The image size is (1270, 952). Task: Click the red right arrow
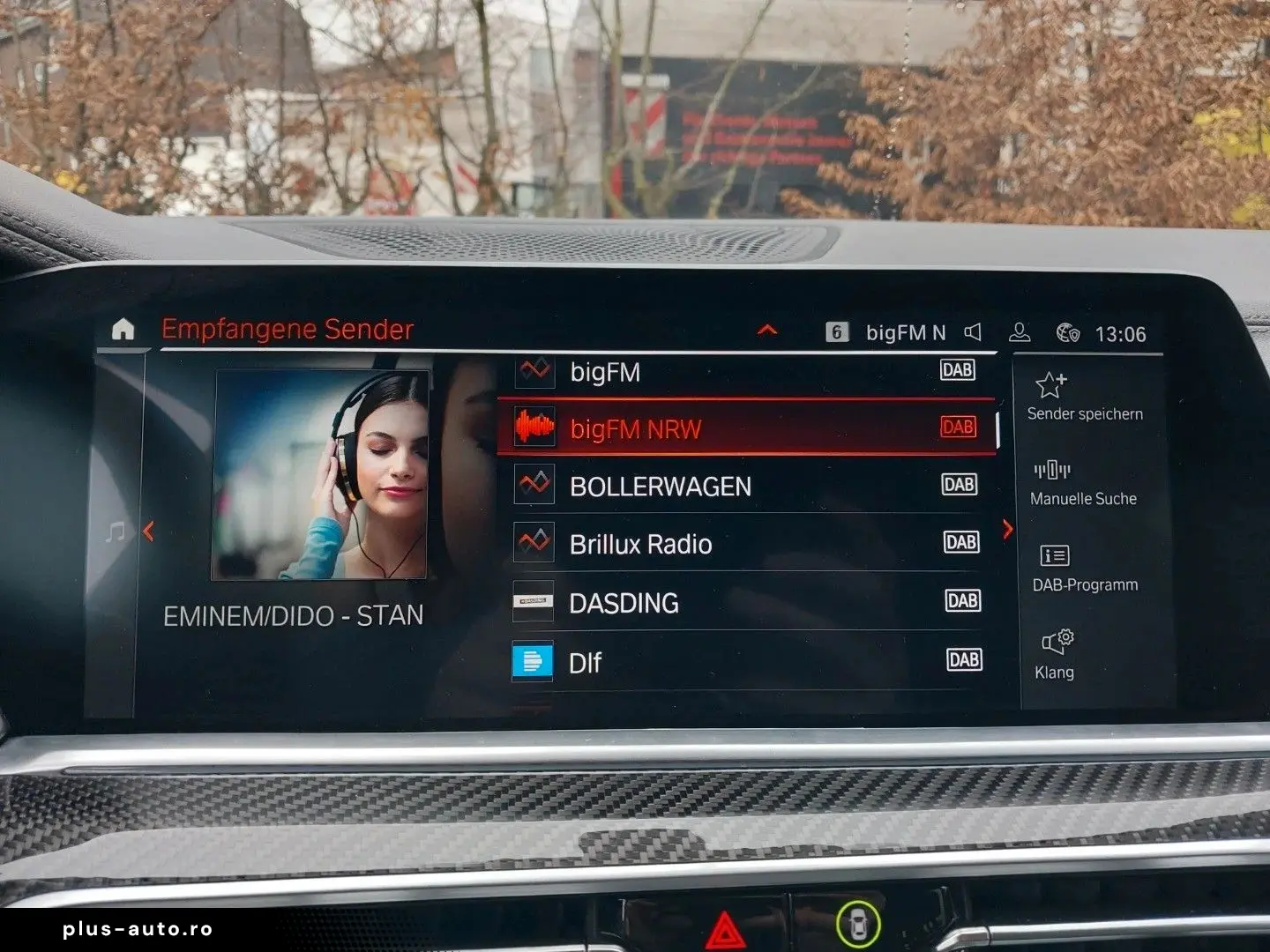1008,529
